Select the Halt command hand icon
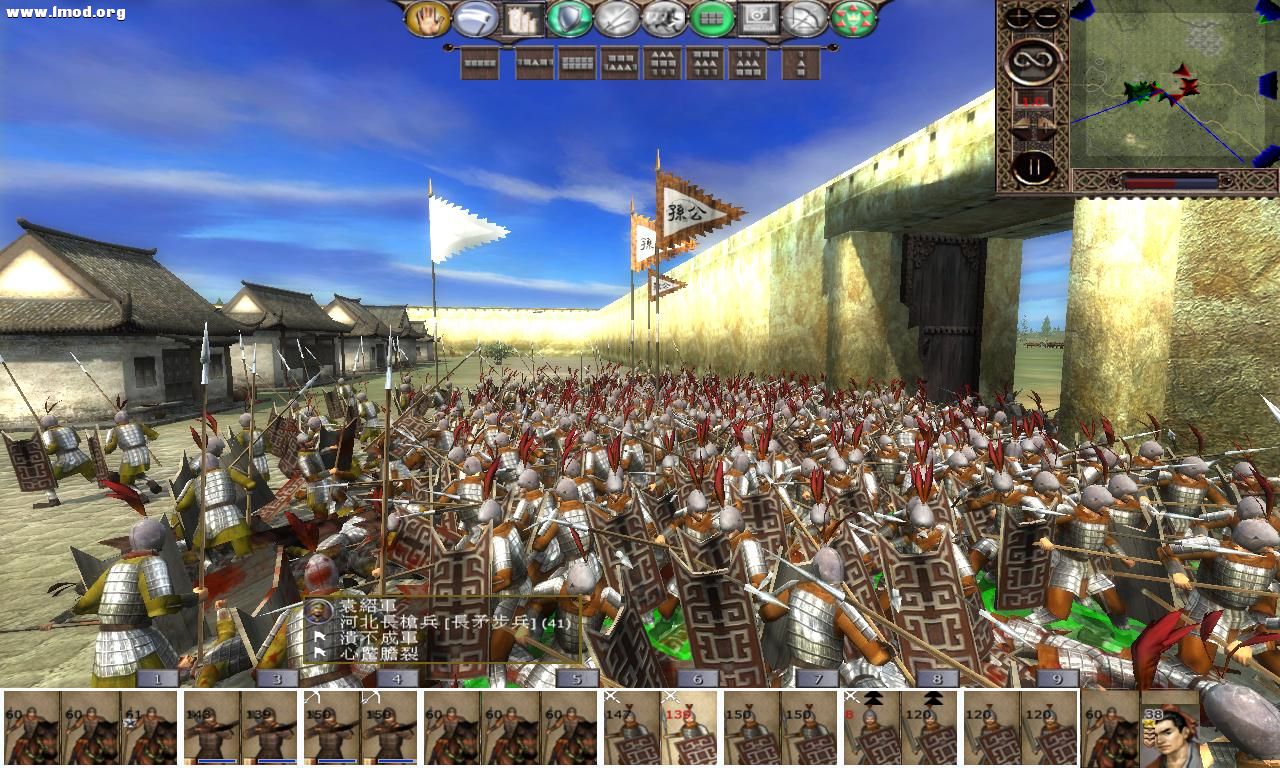The width and height of the screenshot is (1280, 768). pyautogui.click(x=428, y=17)
